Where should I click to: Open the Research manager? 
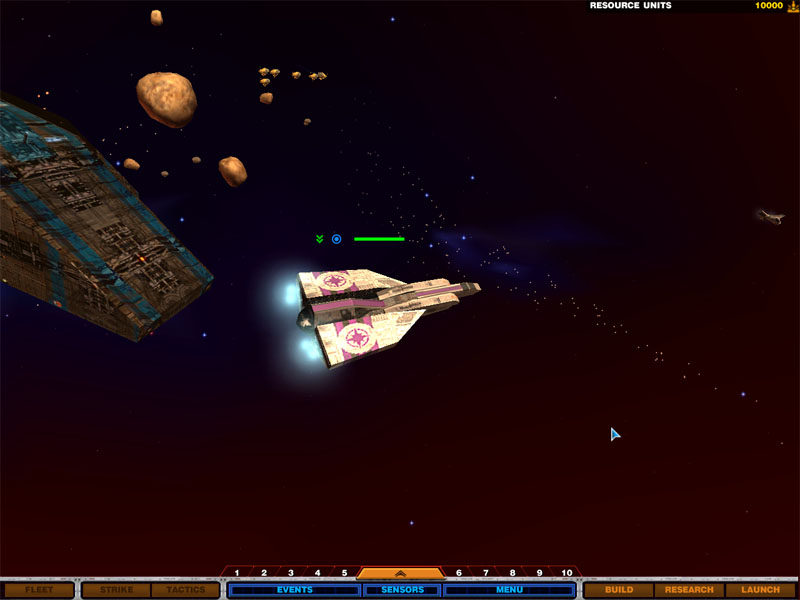(x=689, y=590)
